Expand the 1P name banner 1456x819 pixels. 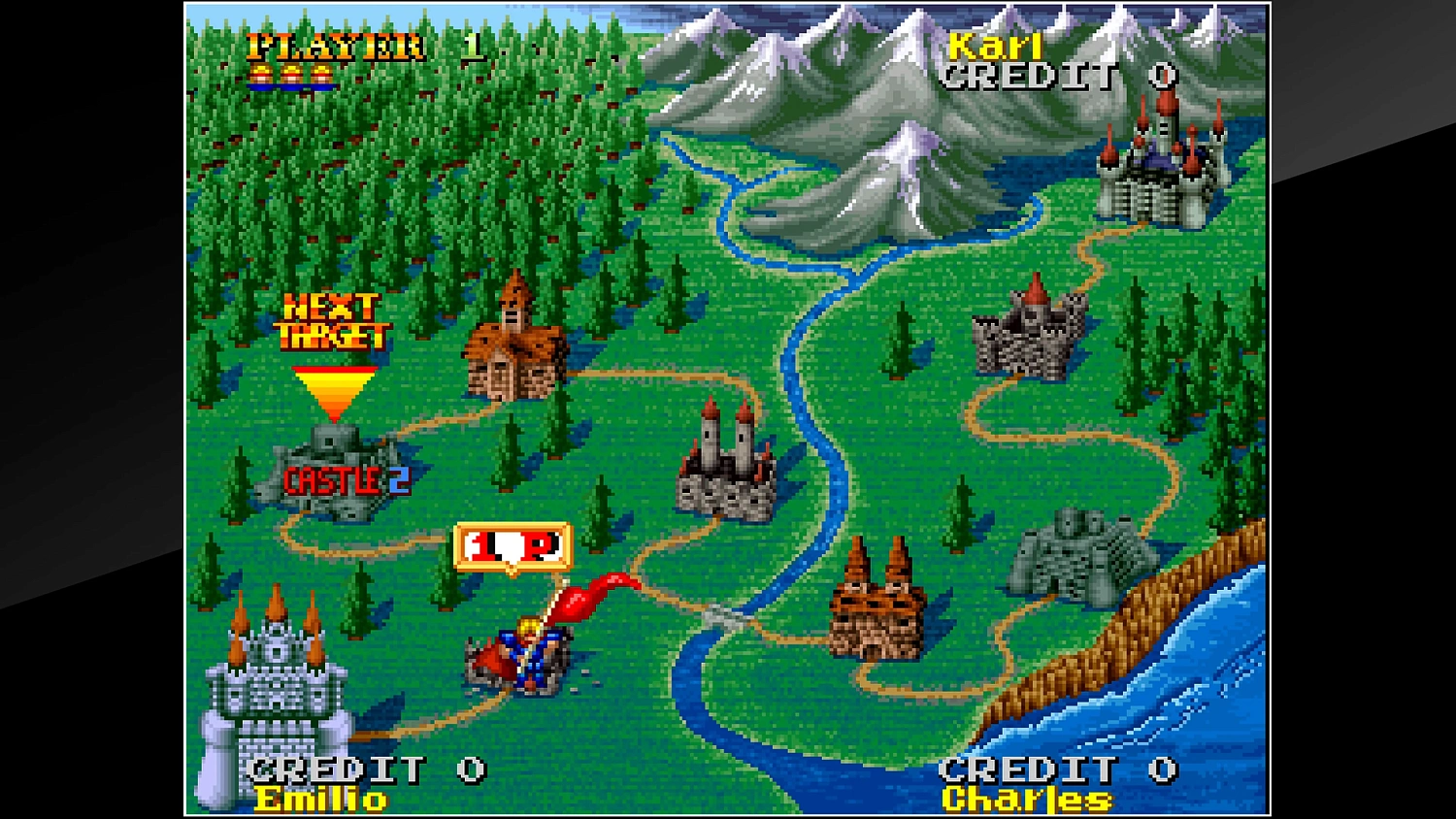513,543
